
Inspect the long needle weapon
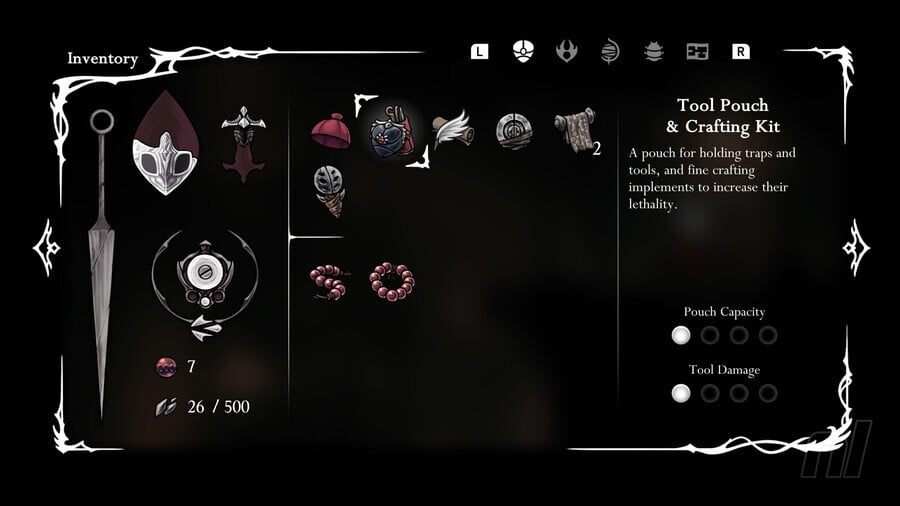(101, 260)
